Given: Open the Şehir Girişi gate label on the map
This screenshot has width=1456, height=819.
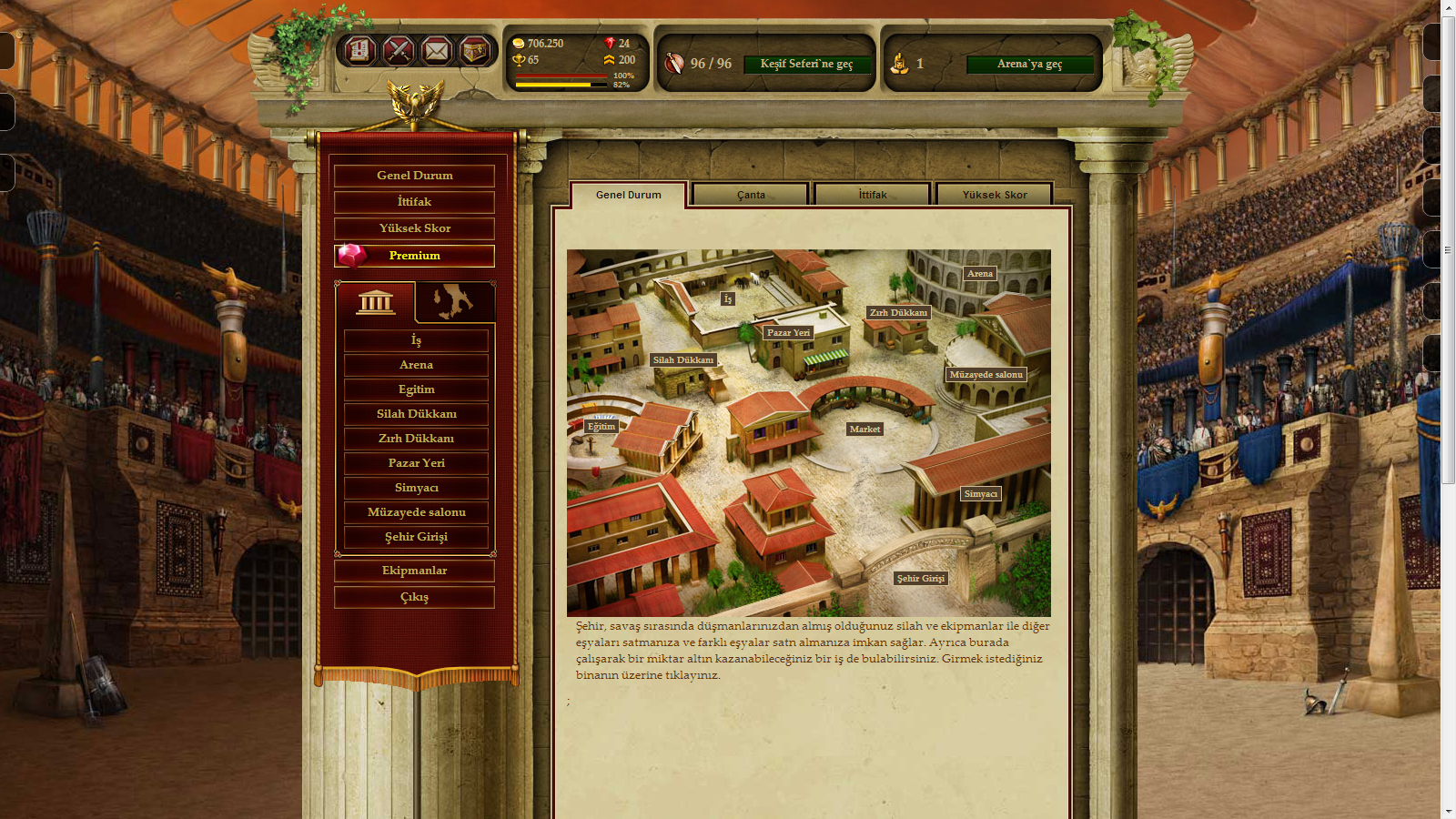Looking at the screenshot, I should pos(921,579).
